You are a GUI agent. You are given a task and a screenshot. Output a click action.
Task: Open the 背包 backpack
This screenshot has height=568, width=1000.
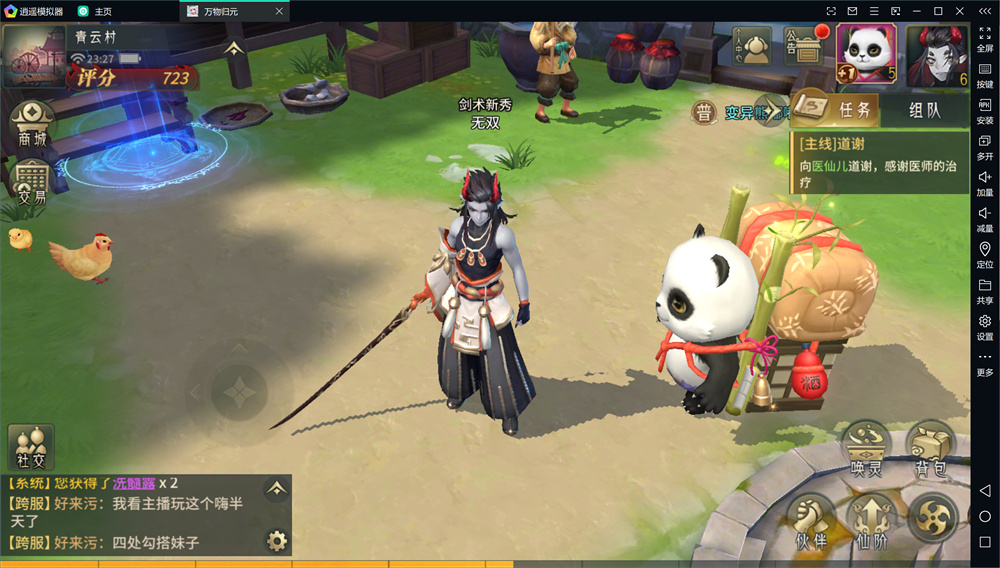click(930, 448)
